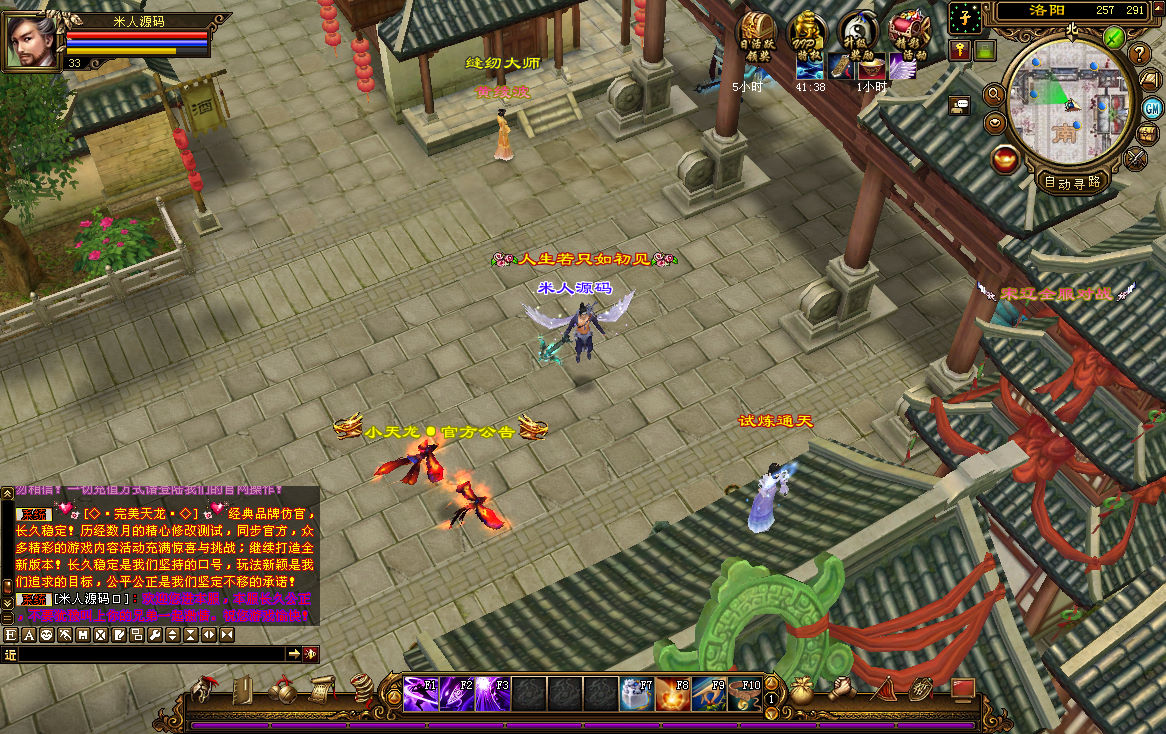Screen dimensions: 1166x734
Task: Use the F8 fire skill slot
Action: (672, 693)
